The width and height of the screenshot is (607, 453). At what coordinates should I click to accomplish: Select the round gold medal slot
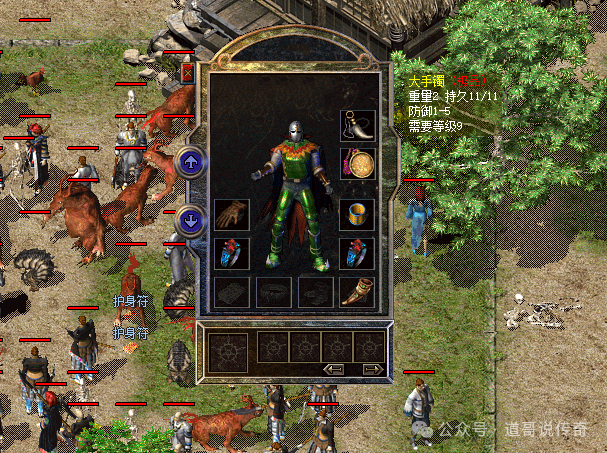pyautogui.click(x=357, y=163)
